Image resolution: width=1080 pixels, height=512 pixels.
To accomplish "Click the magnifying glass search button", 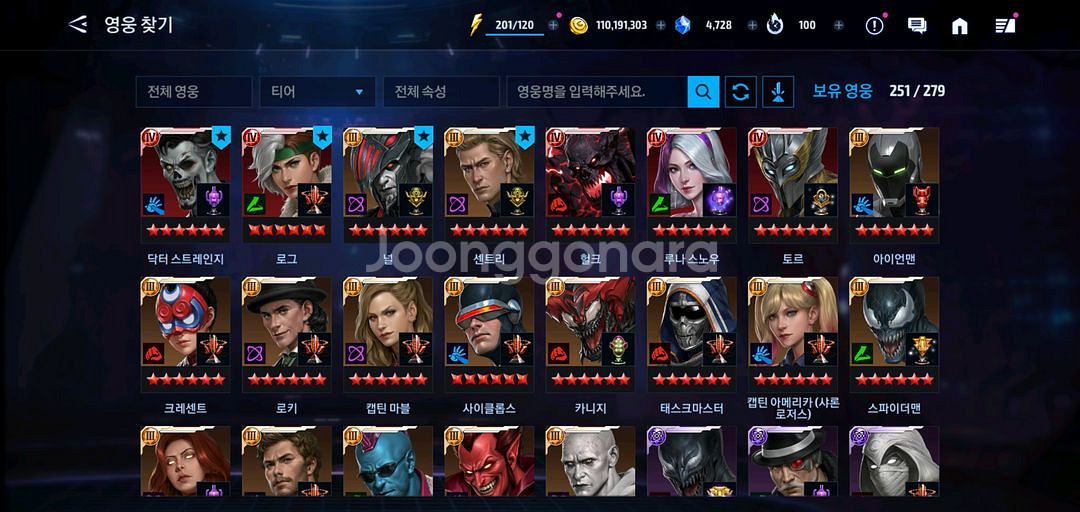I will [x=703, y=92].
